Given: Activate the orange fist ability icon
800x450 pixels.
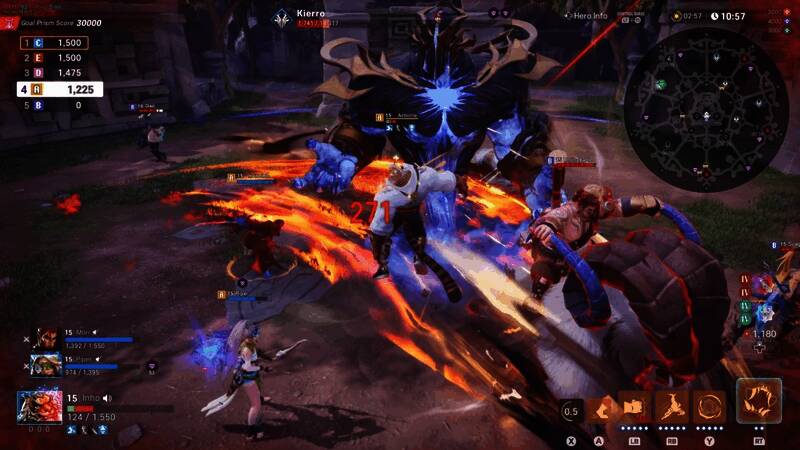Looking at the screenshot, I should coord(636,408).
